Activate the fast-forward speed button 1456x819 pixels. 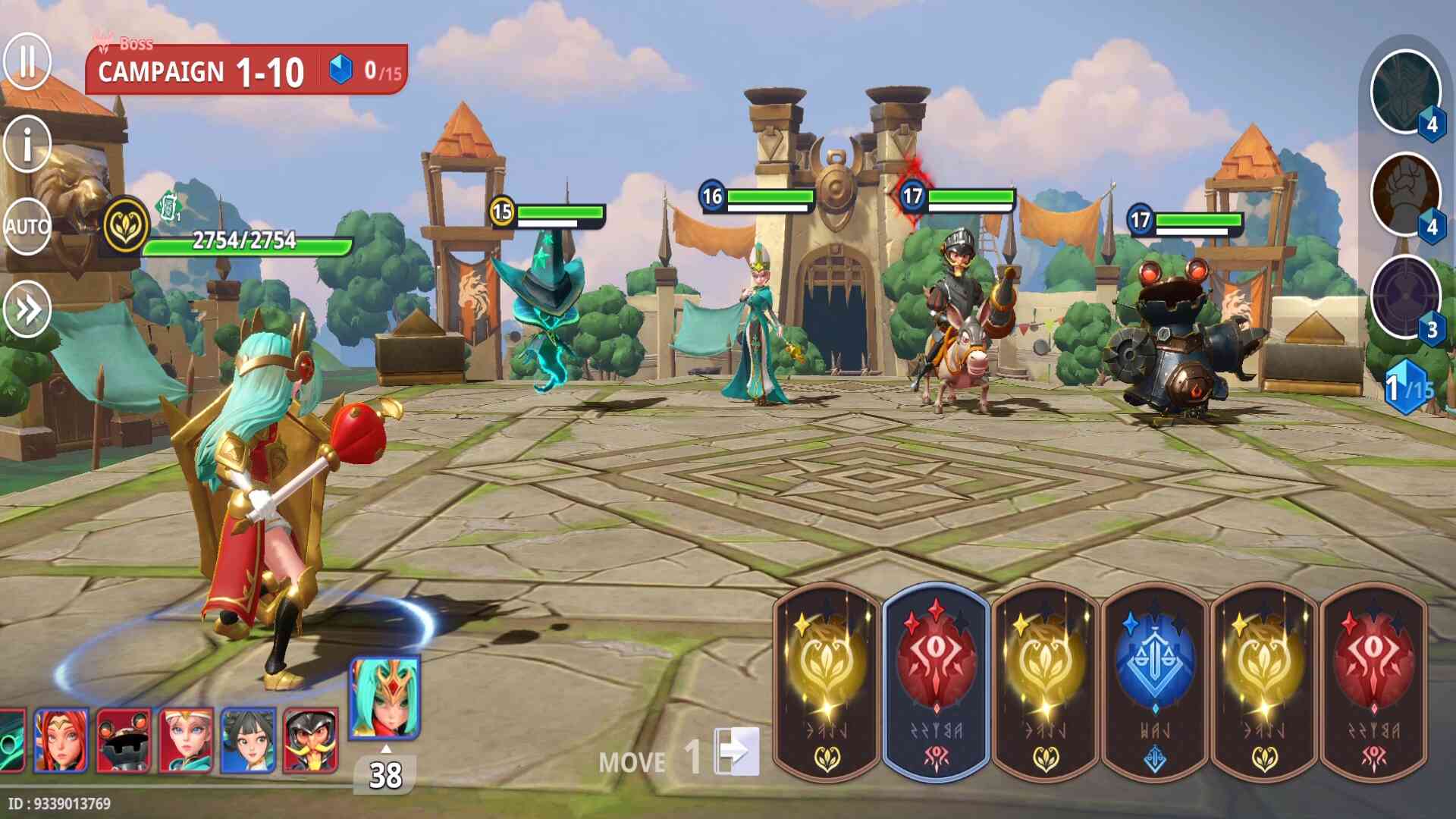pos(27,309)
